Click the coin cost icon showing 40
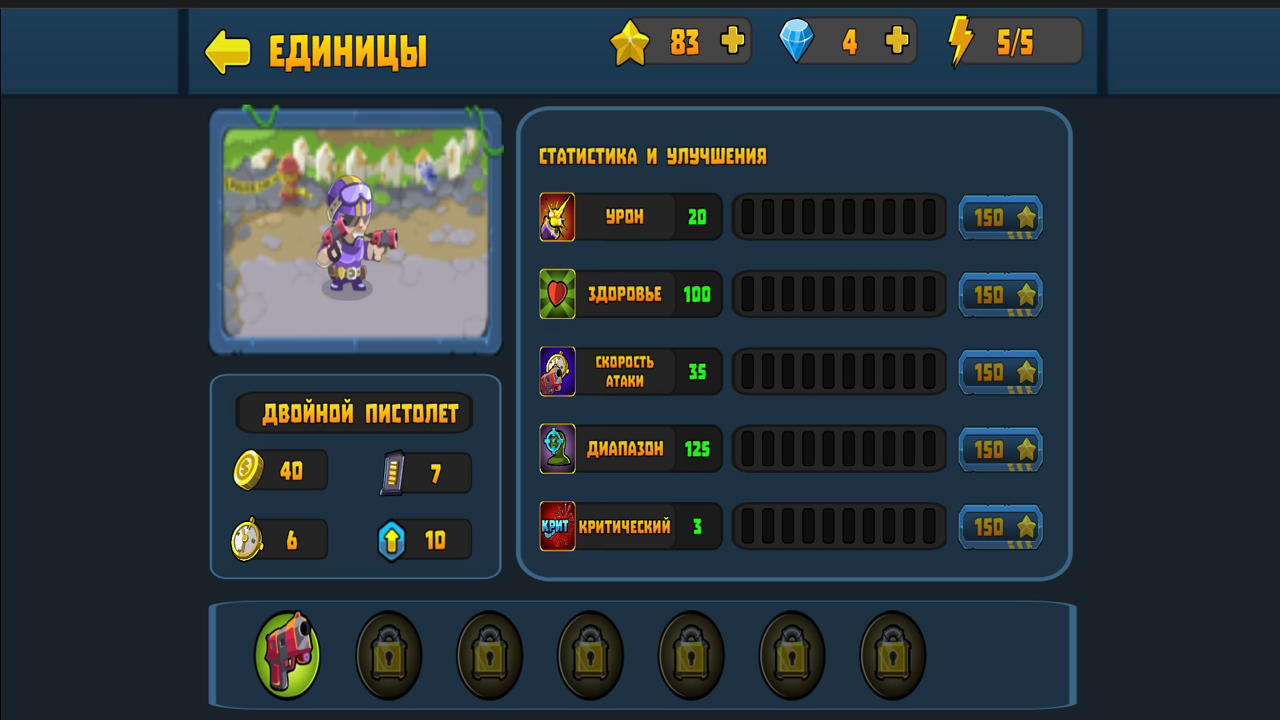 (249, 470)
